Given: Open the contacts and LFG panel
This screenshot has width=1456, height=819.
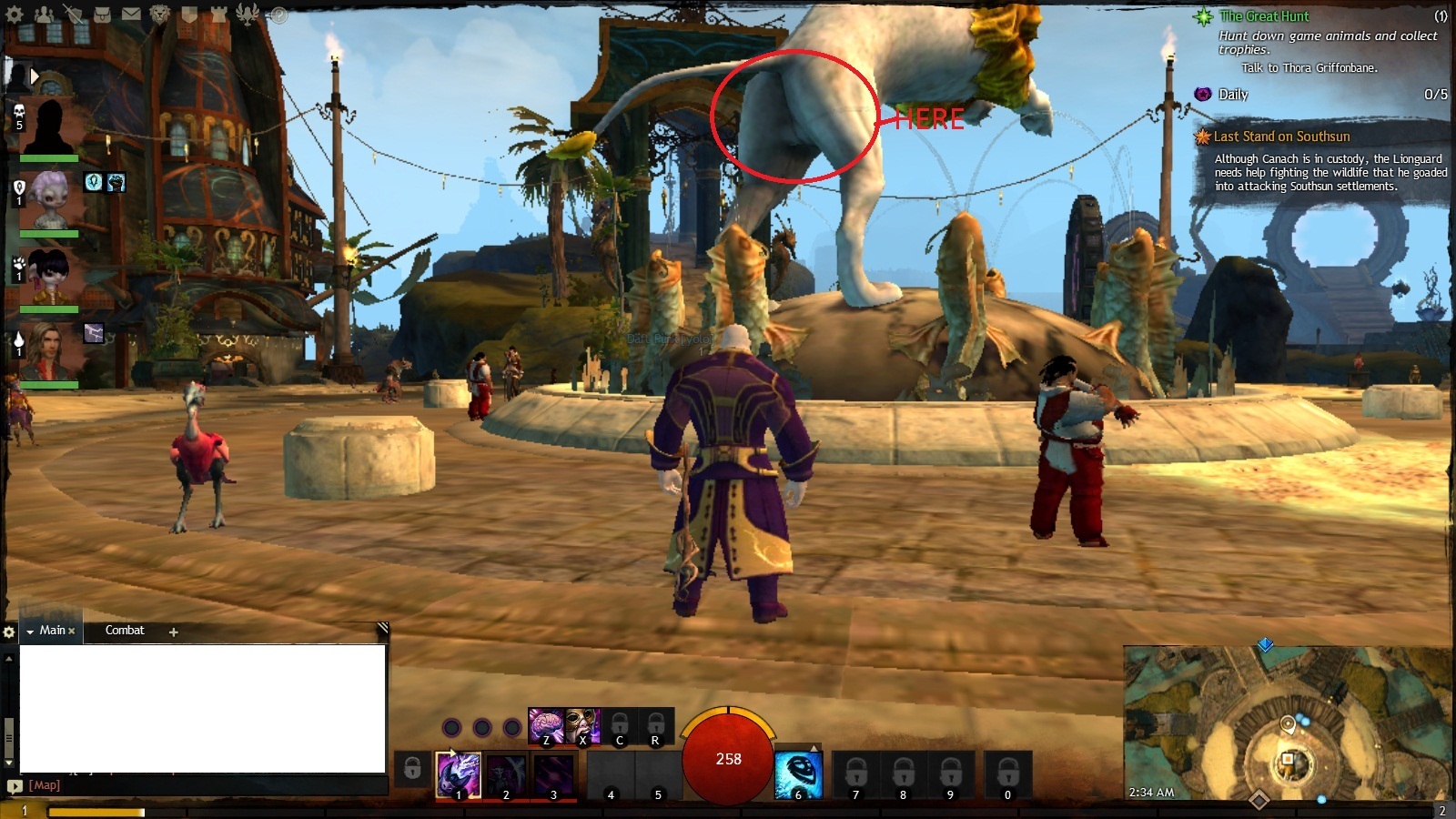Looking at the screenshot, I should click(x=44, y=15).
